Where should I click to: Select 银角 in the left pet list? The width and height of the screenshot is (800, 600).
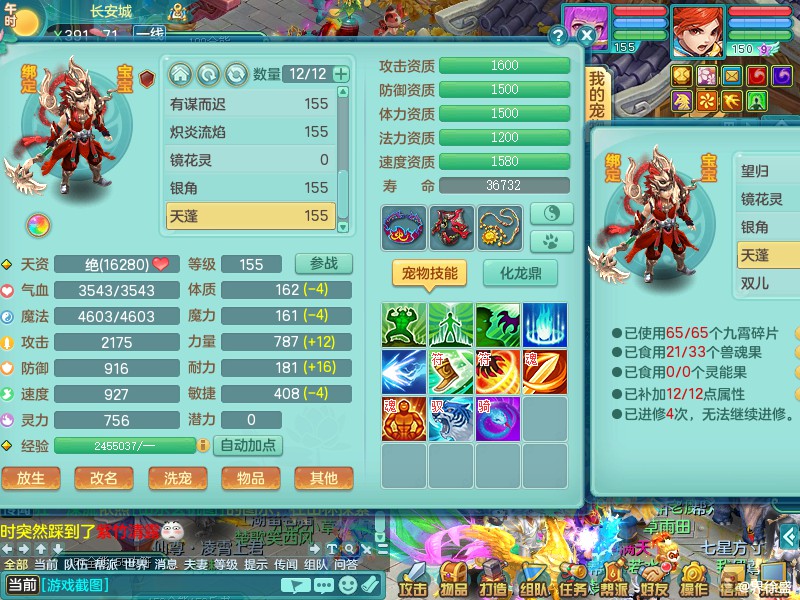250,187
